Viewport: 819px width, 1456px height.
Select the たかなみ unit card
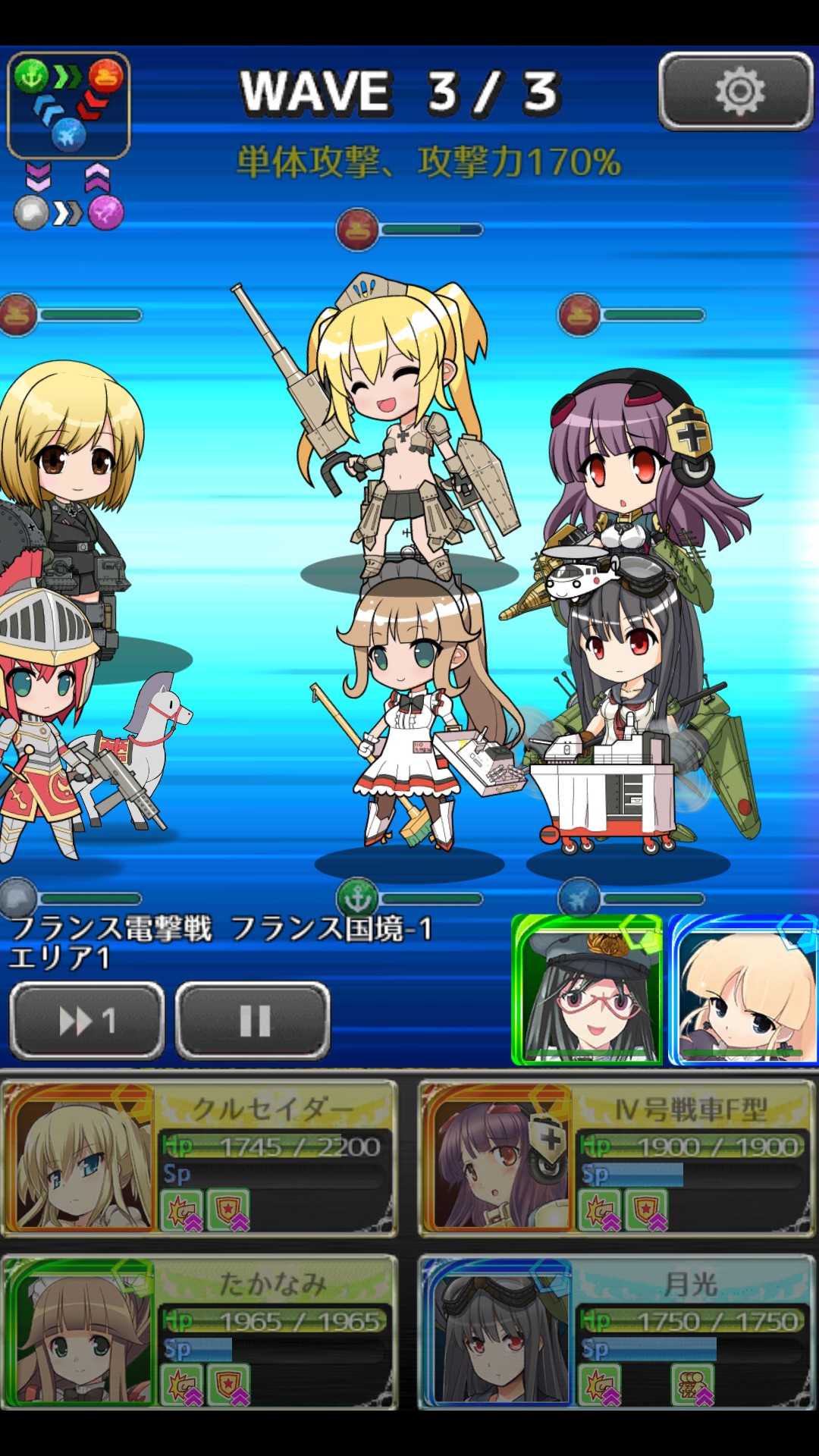click(200, 1332)
